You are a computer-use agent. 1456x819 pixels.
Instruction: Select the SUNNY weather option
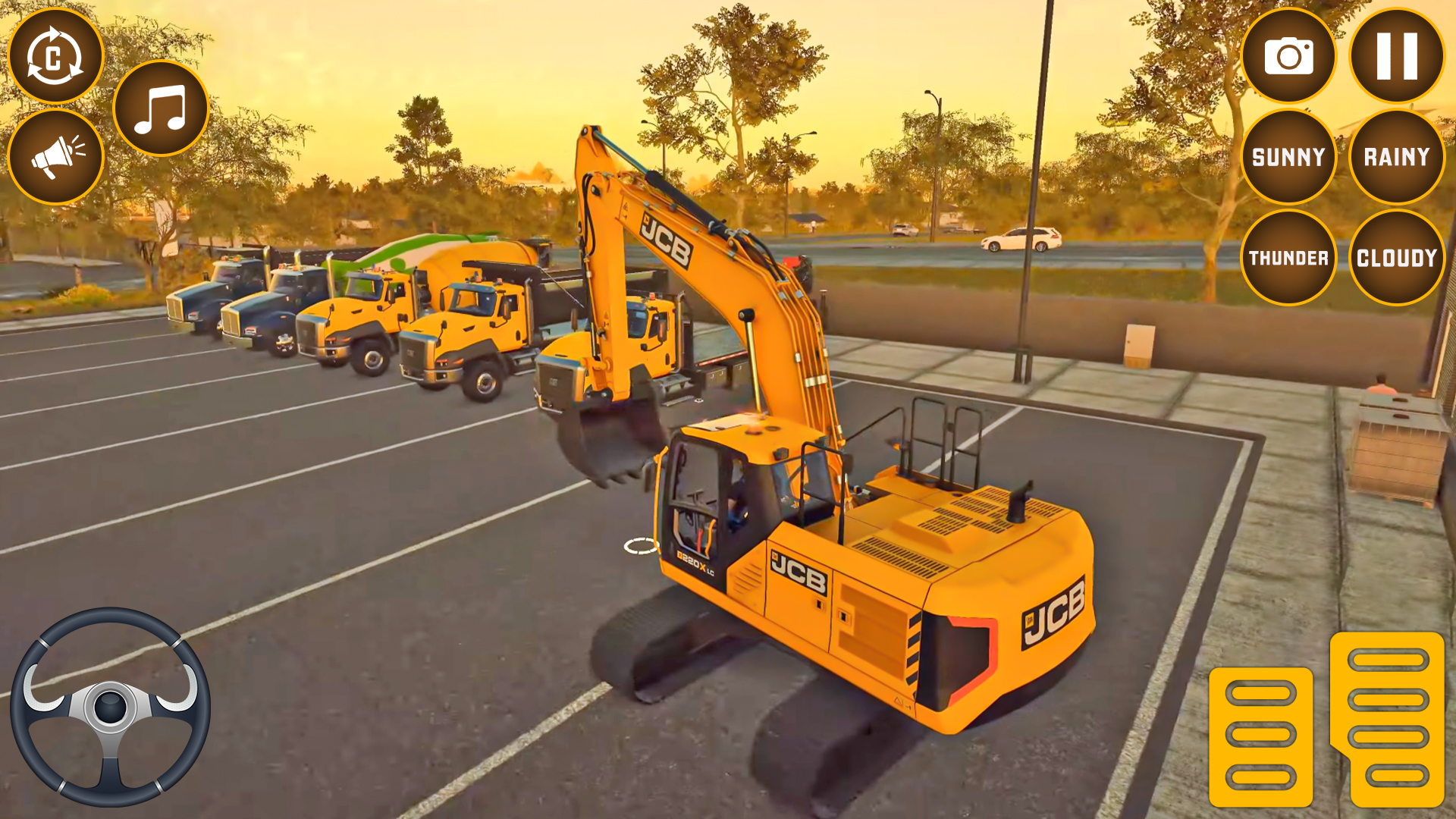click(1288, 157)
